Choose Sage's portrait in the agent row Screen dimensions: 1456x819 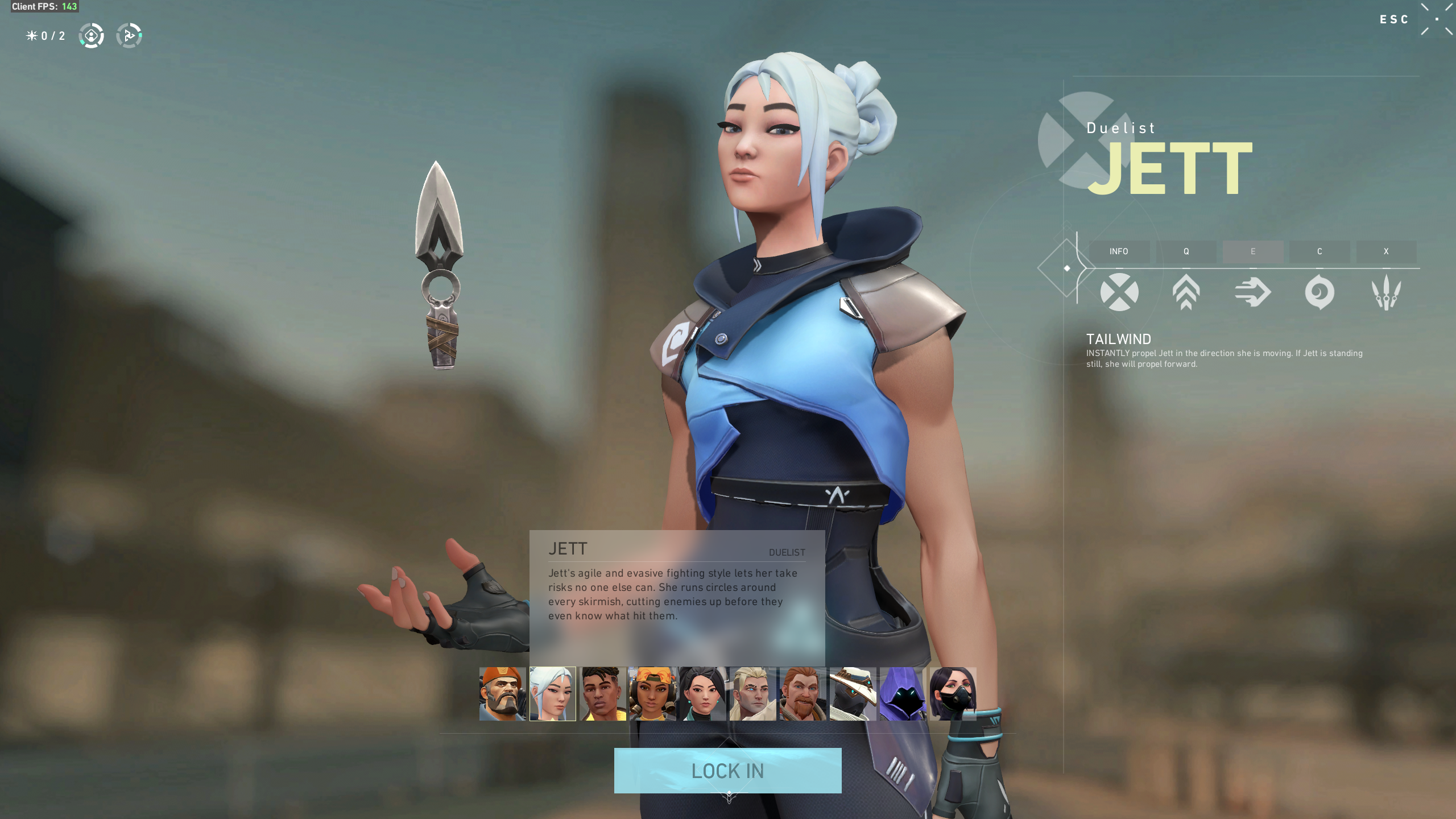click(702, 694)
